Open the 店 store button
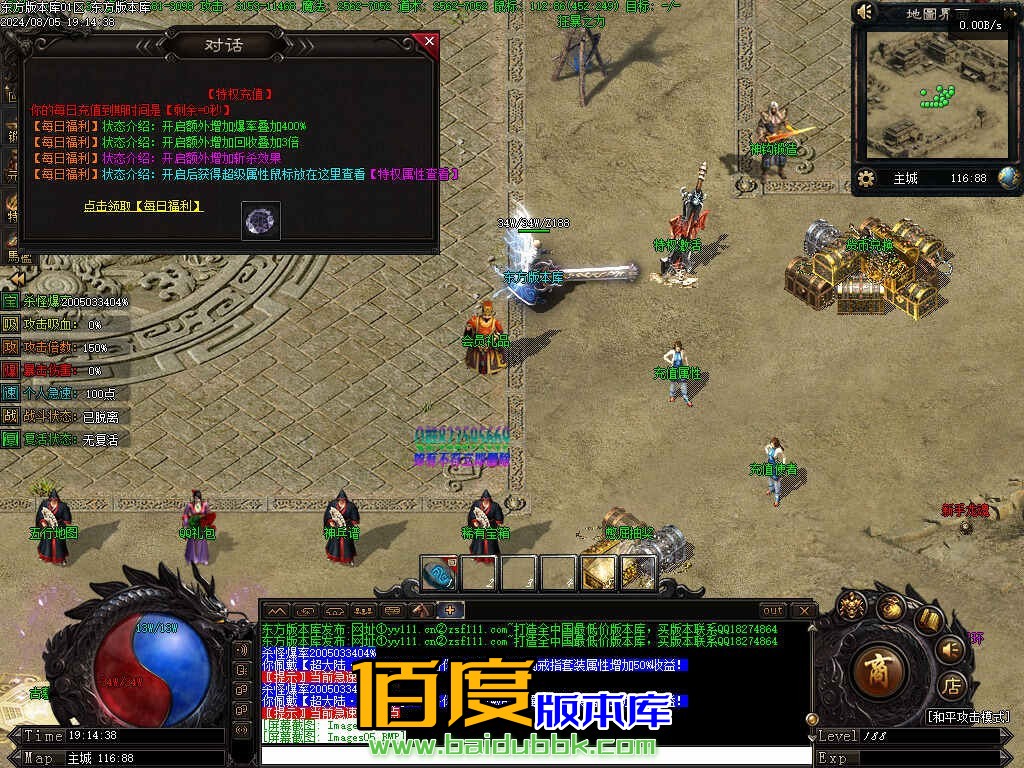1024x768 pixels. [952, 685]
